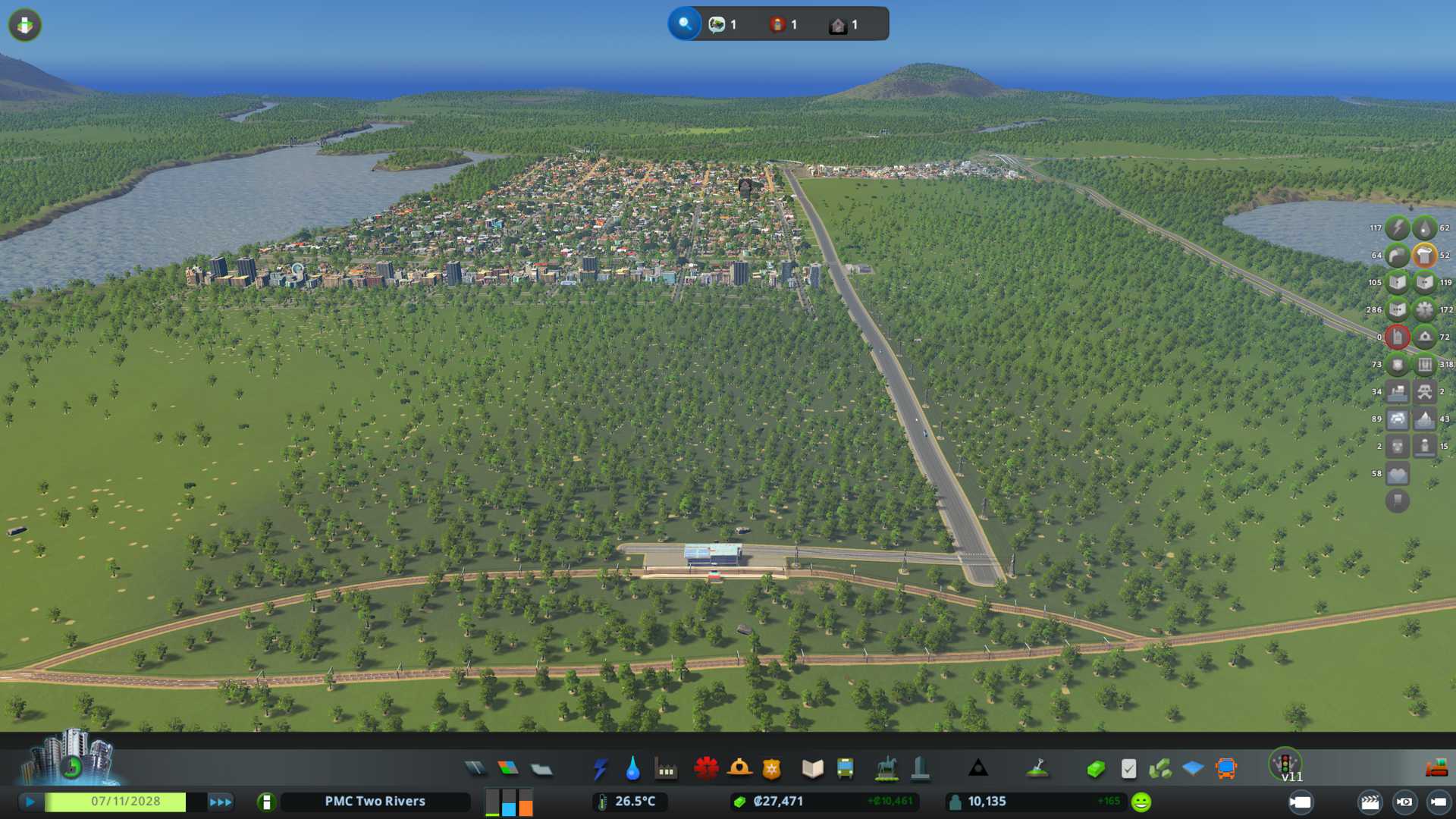Click the play/pause simulation button

point(30,802)
